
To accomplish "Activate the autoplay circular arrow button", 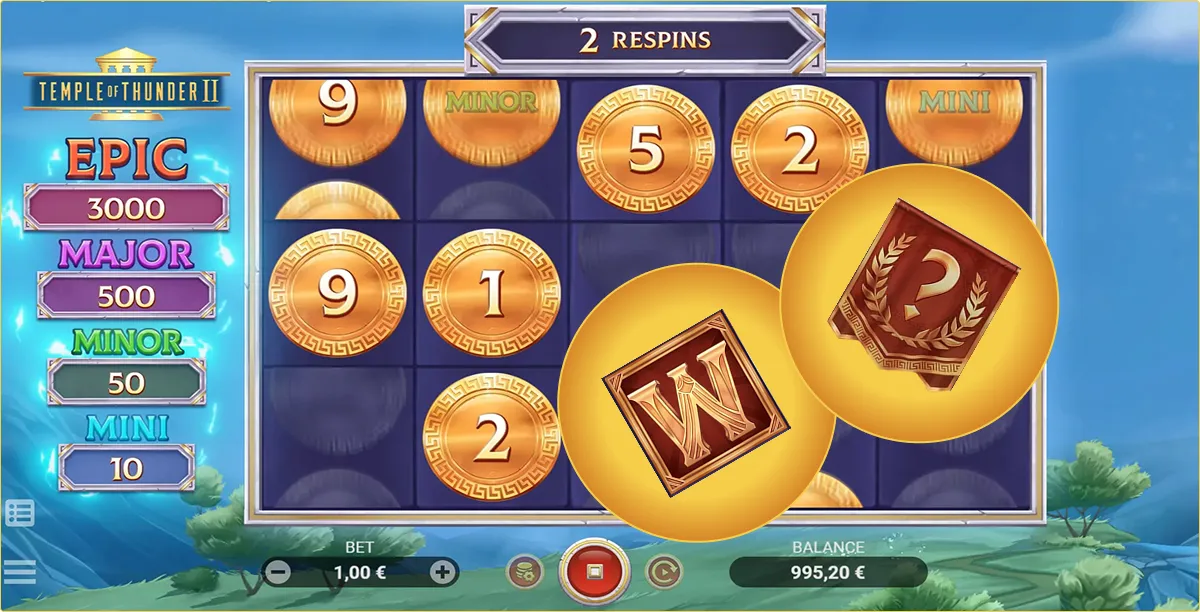I will (x=662, y=573).
